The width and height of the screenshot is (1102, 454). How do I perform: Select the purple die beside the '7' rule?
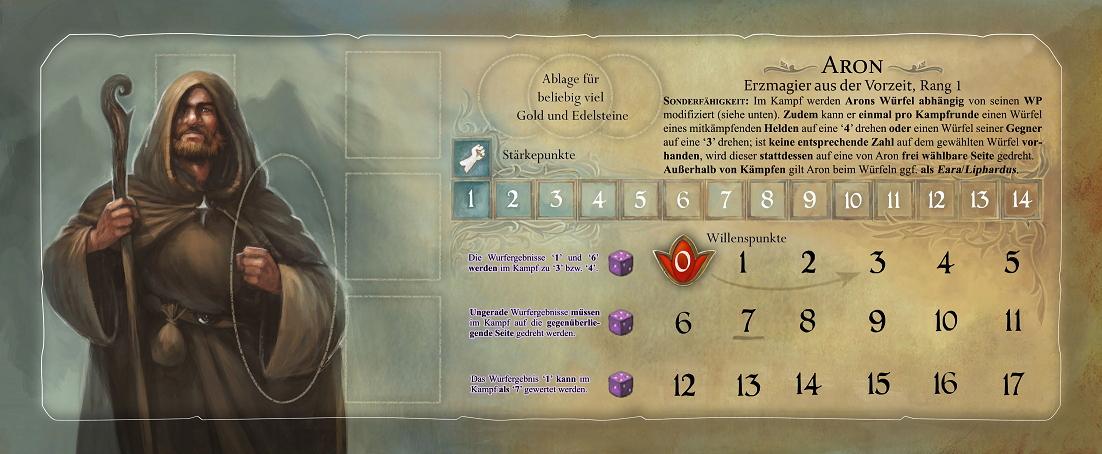point(621,383)
